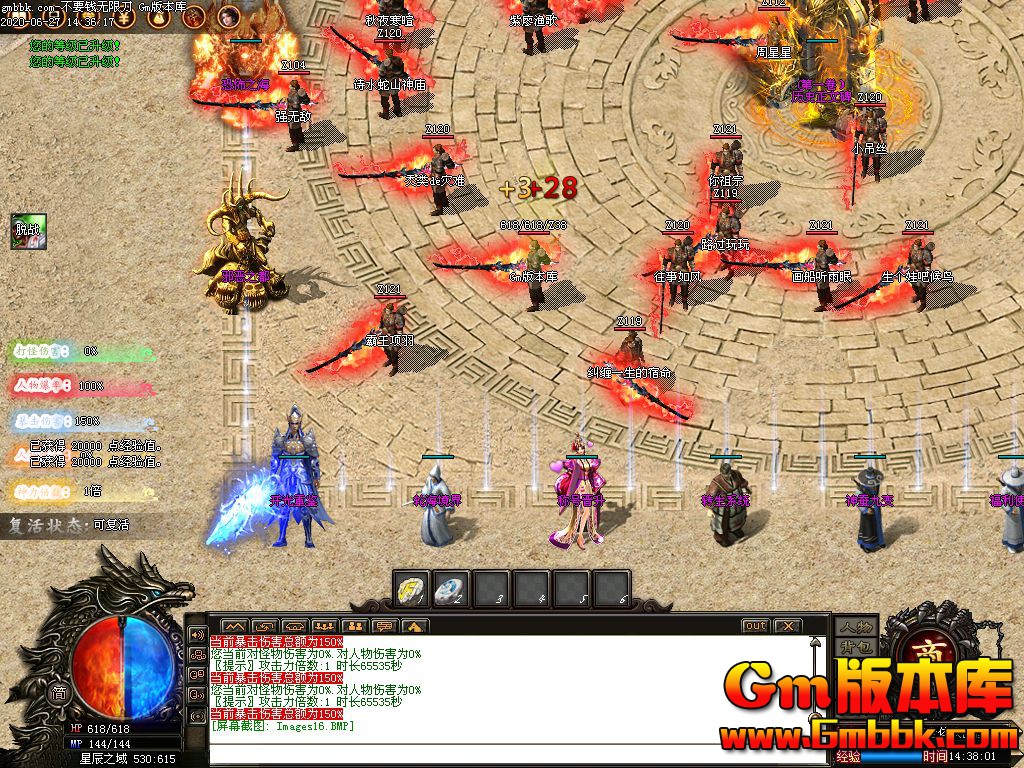
Task: Open the 人物 character panel
Action: [x=857, y=627]
